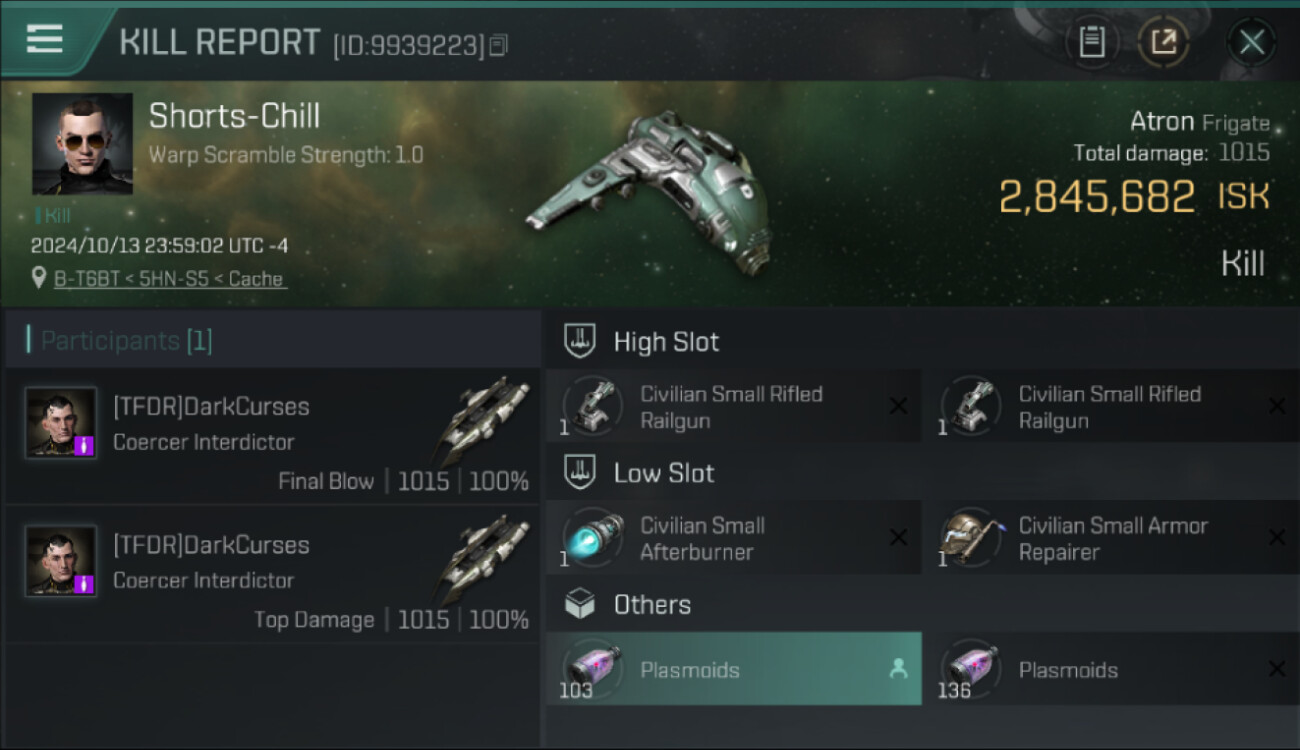The image size is (1300, 750).
Task: Open the B-T6BT location link
Action: tap(171, 279)
